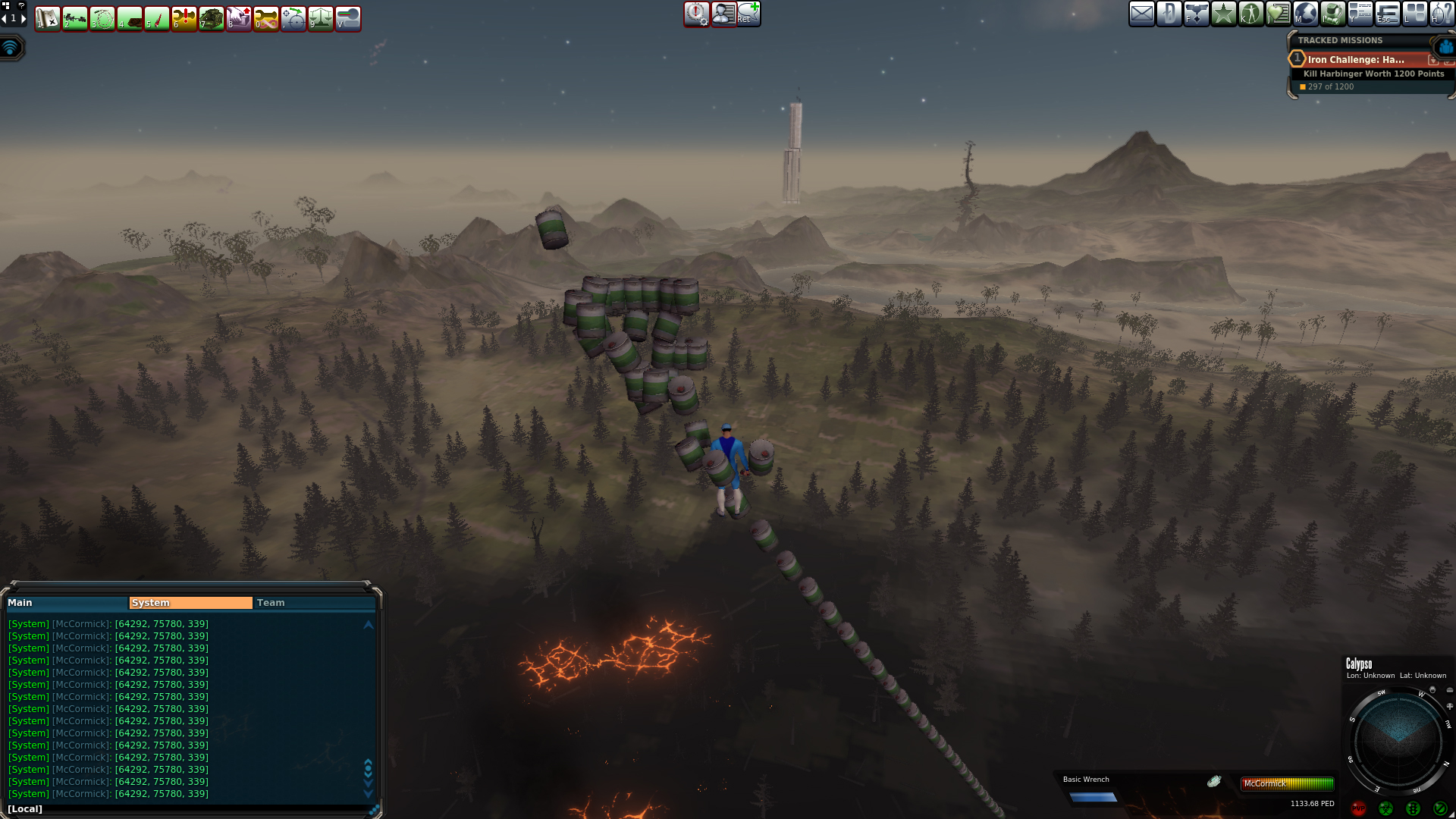
Task: Switch to the Team chat tab
Action: coord(314,603)
